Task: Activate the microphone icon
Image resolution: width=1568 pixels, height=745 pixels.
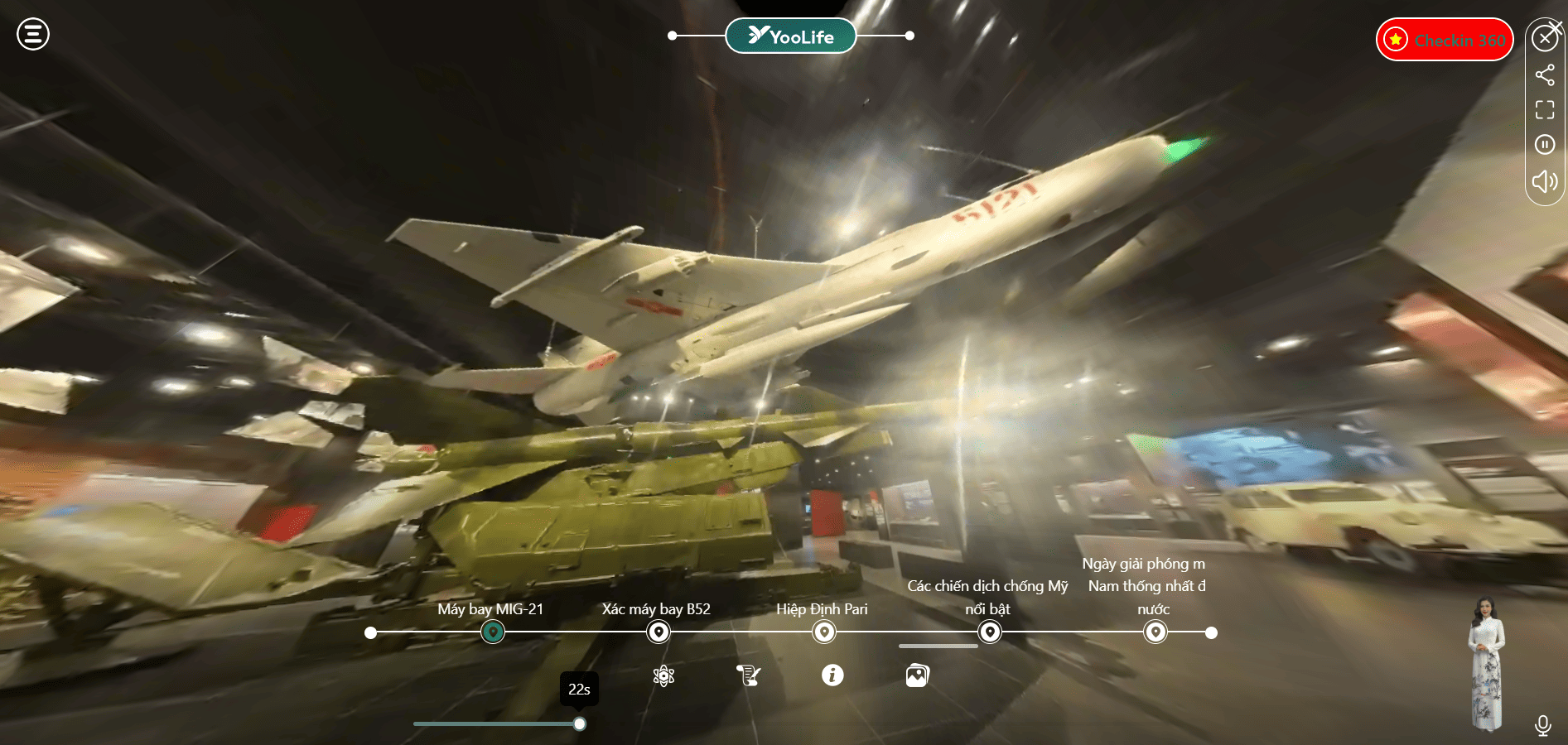Action: pyautogui.click(x=1542, y=725)
